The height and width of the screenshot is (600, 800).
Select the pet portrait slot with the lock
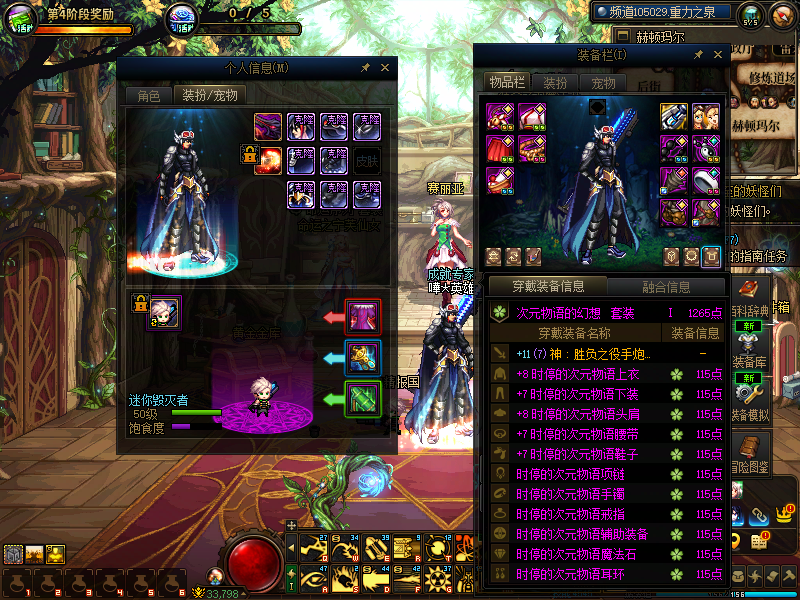[x=165, y=313]
